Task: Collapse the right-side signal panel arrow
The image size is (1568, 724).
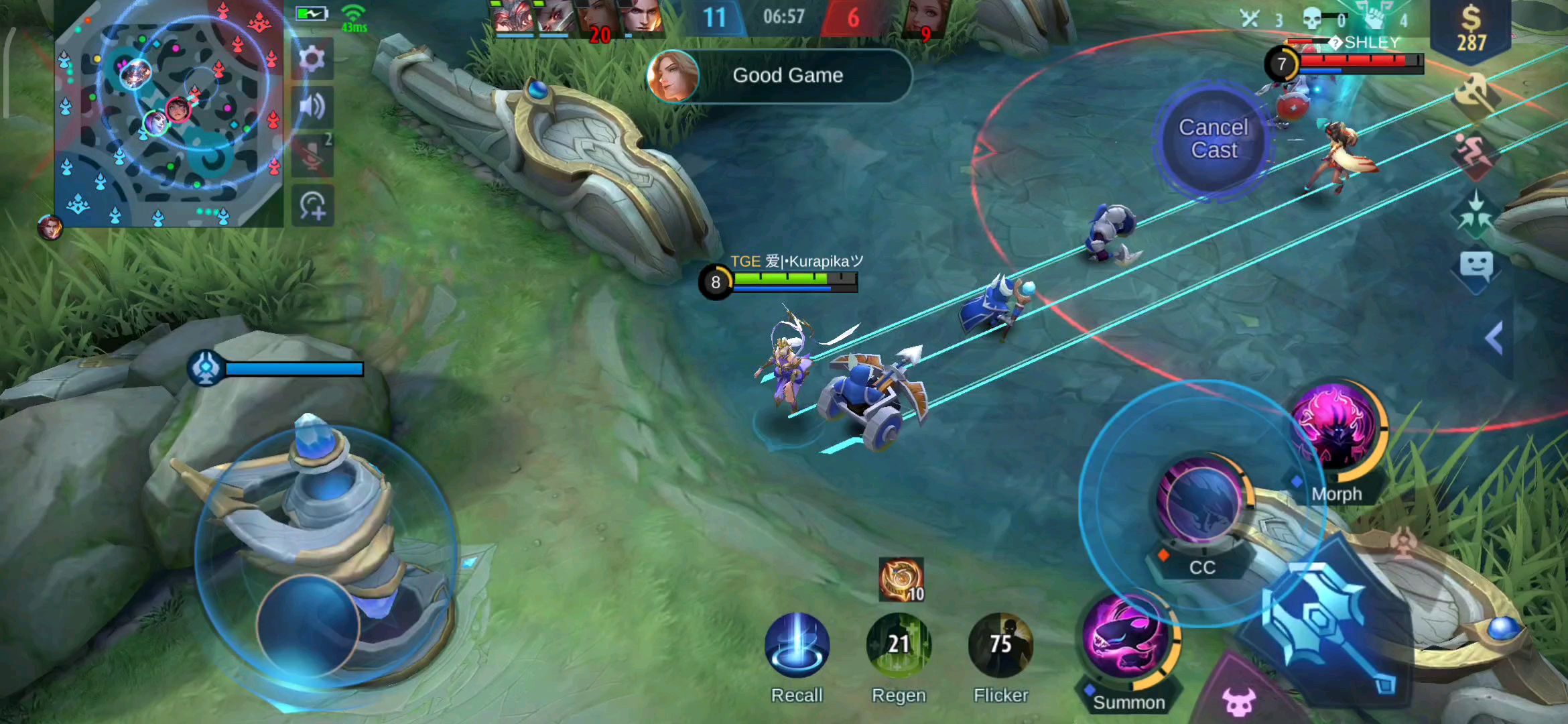Action: pos(1494,339)
